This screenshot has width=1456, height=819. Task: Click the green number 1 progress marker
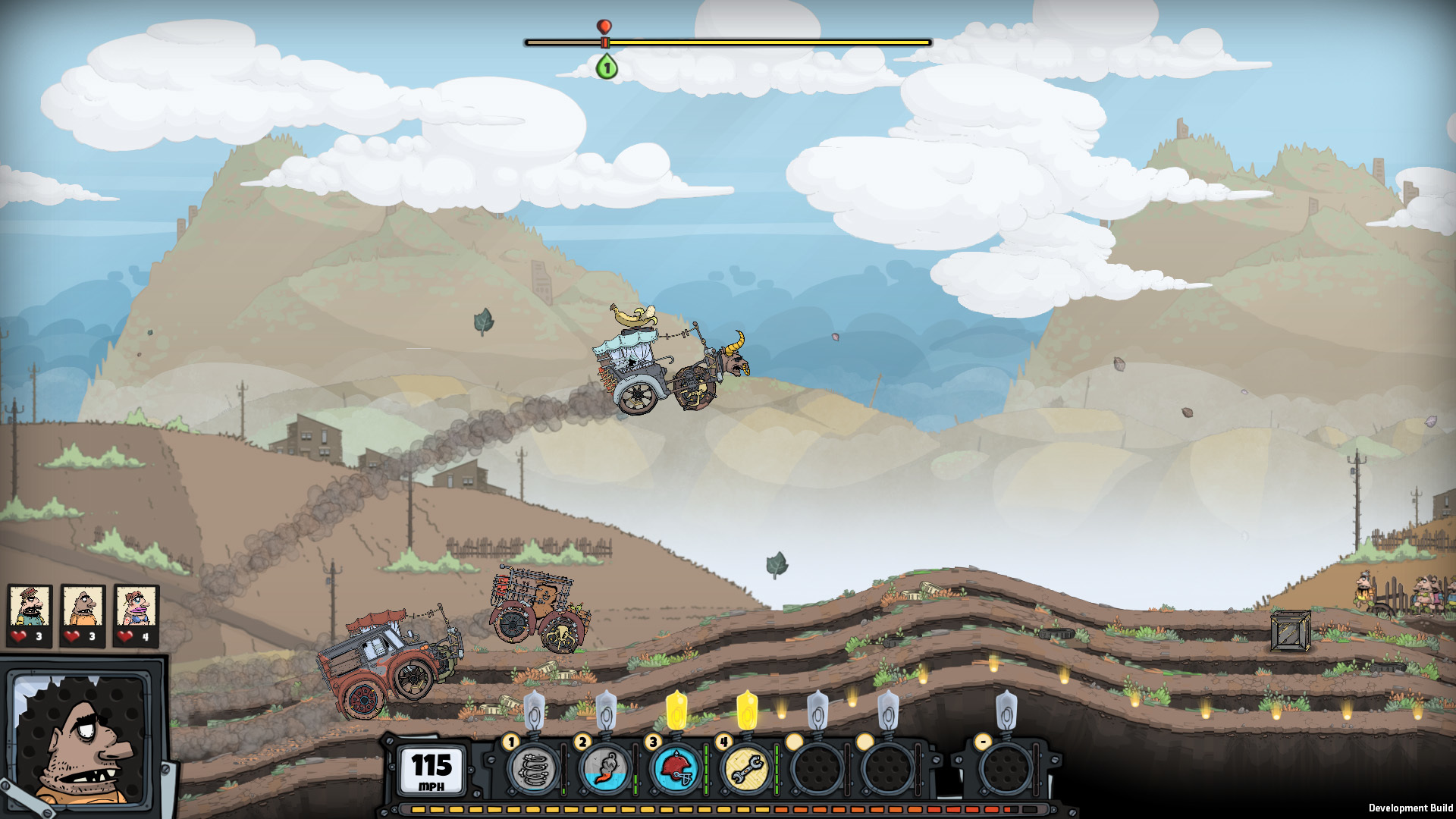(x=606, y=67)
